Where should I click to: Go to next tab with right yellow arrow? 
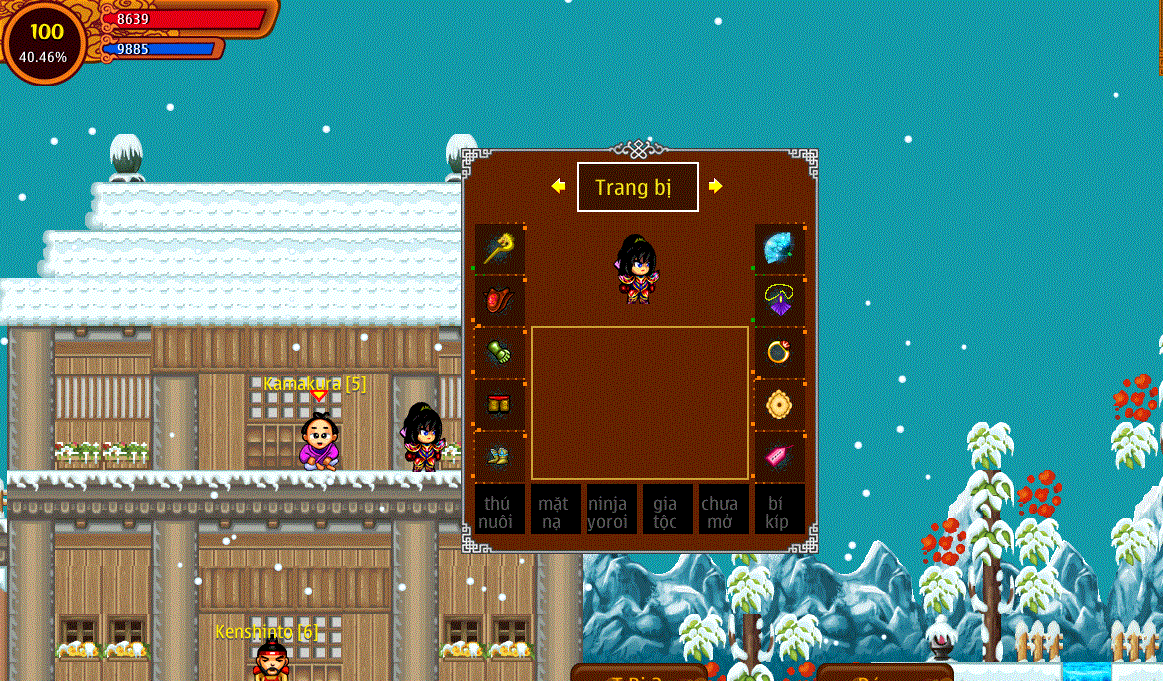pyautogui.click(x=716, y=186)
